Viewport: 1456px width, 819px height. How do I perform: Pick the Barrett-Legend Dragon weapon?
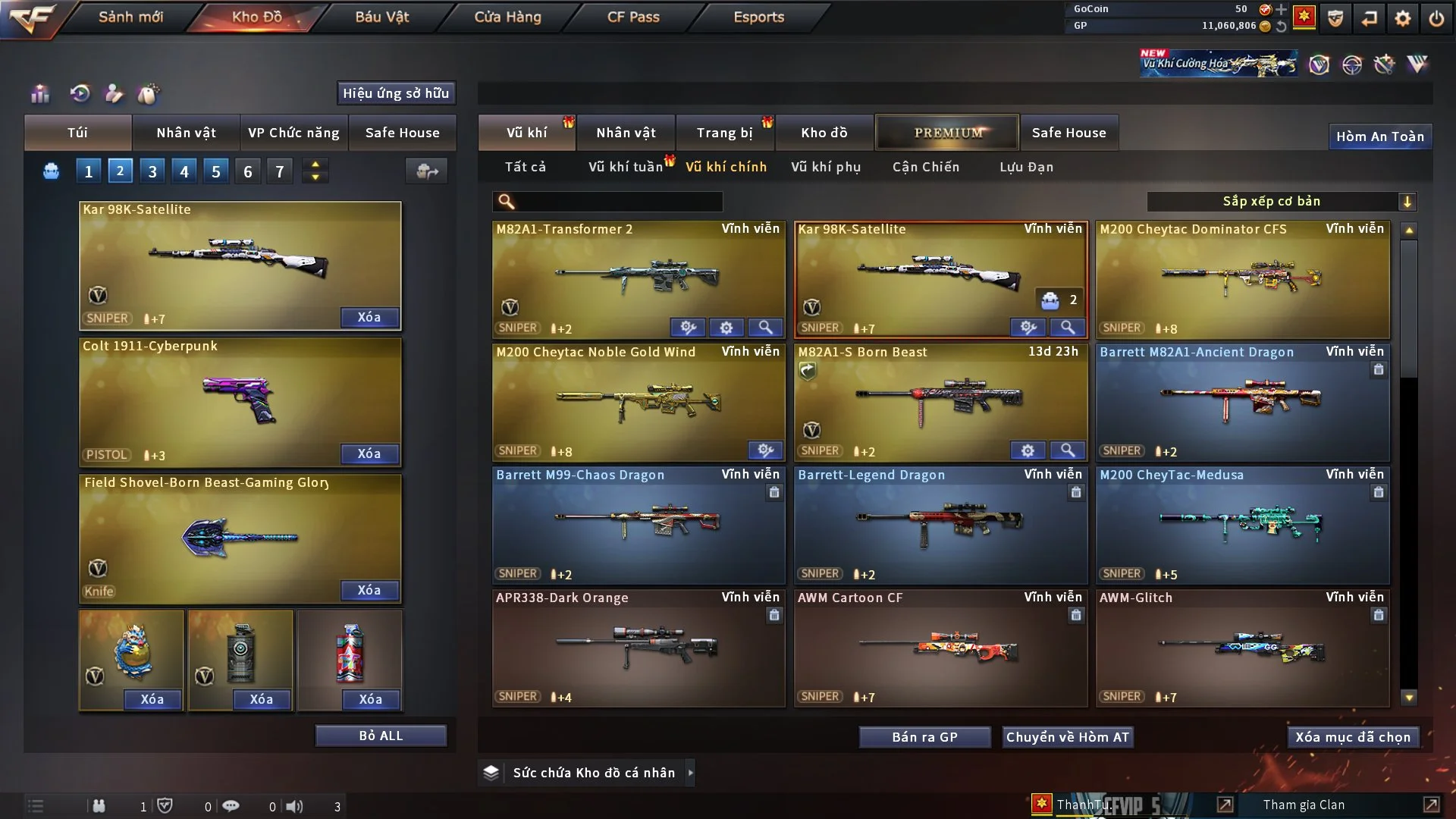click(x=940, y=525)
